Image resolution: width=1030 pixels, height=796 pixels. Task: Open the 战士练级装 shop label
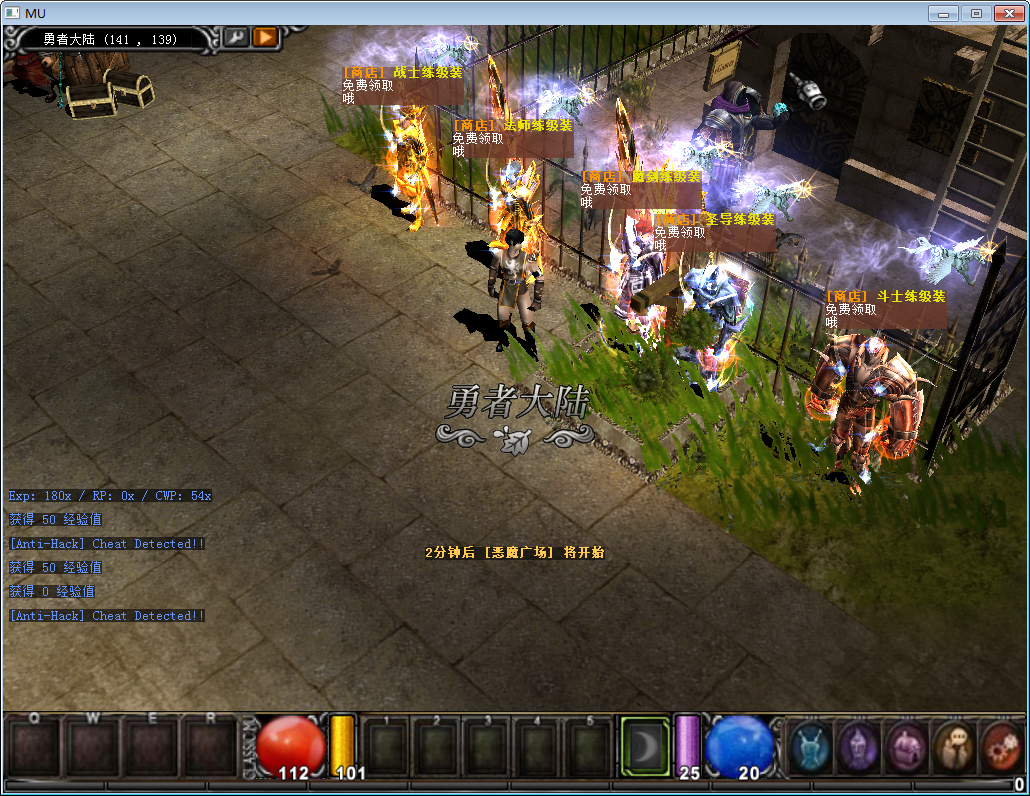(402, 72)
